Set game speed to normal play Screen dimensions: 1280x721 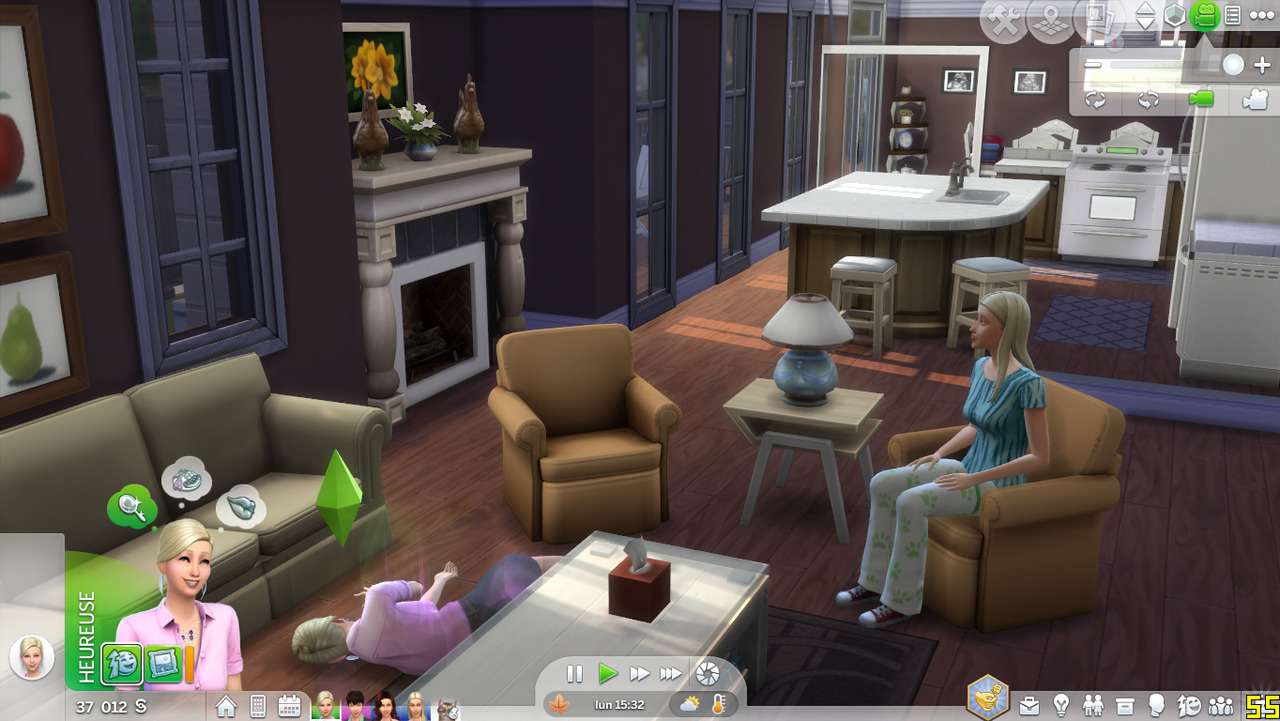tap(607, 674)
